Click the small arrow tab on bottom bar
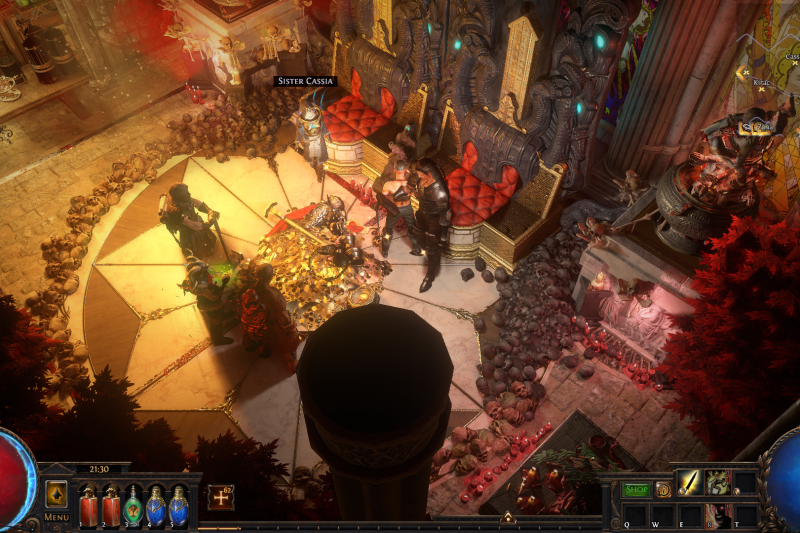The height and width of the screenshot is (533, 800). pyautogui.click(x=507, y=518)
